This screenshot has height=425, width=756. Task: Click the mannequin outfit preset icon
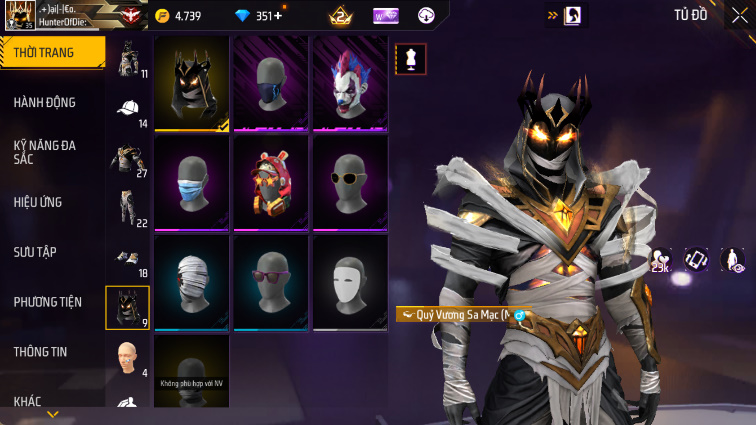(x=411, y=58)
